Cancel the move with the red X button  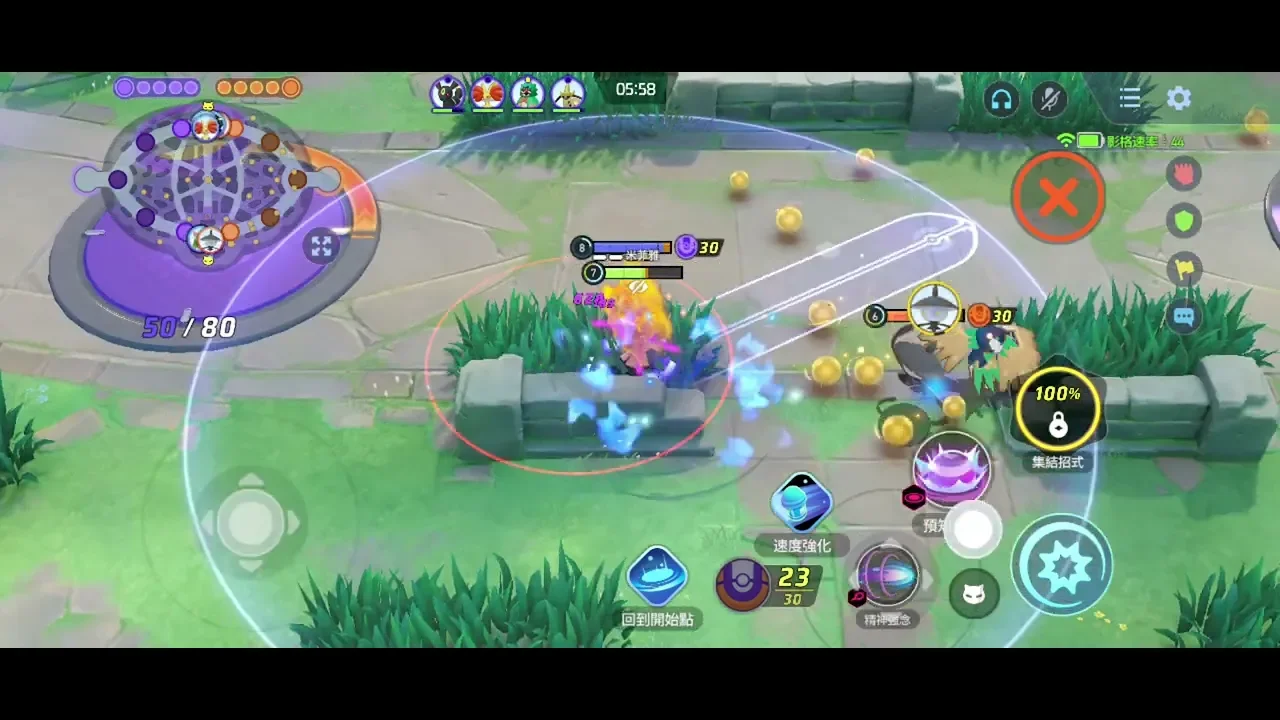(x=1057, y=197)
